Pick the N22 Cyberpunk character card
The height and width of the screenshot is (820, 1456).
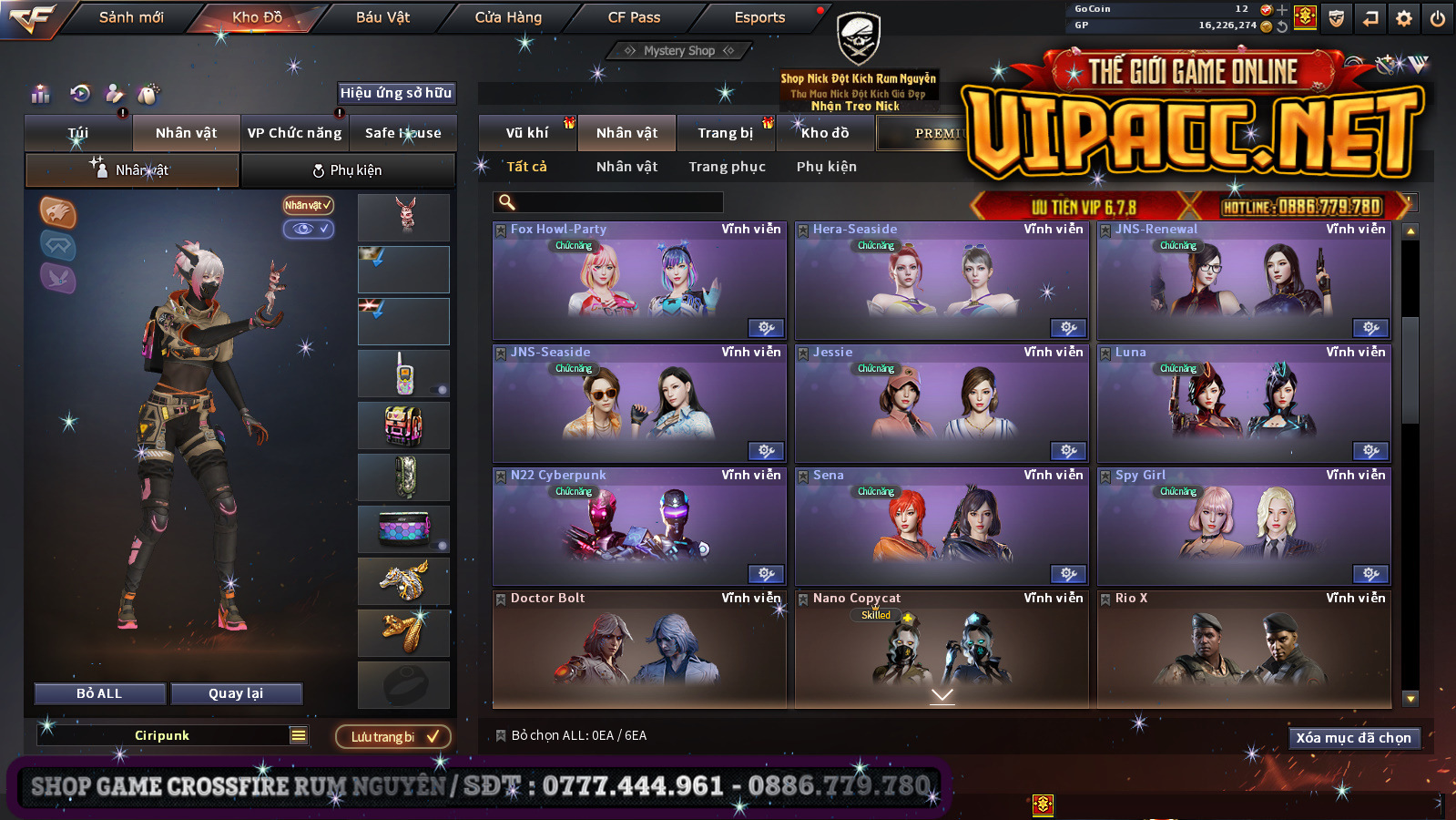coord(638,528)
